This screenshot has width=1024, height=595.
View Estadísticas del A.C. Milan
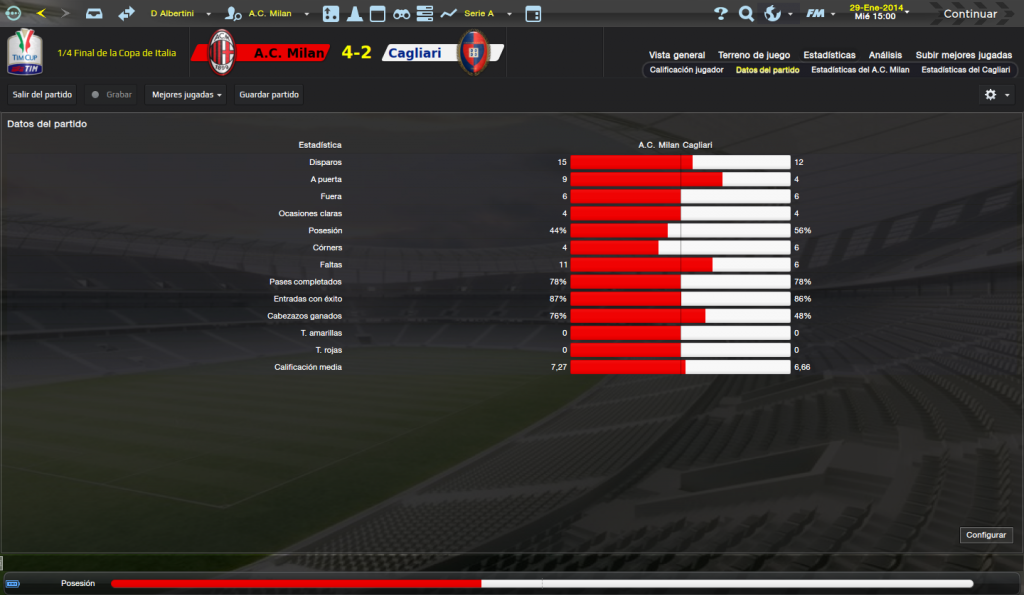tap(860, 70)
